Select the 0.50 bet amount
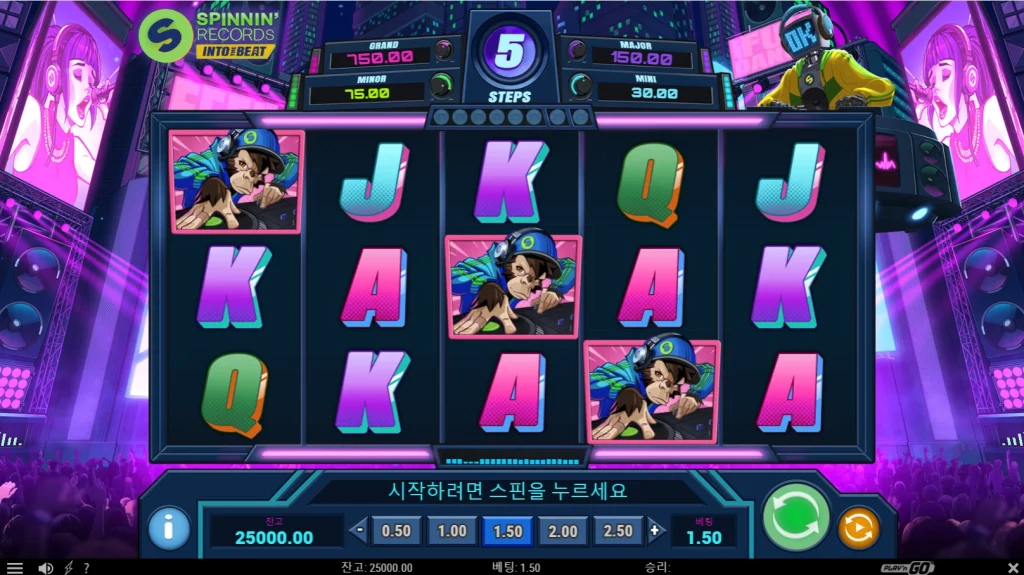Viewport: 1024px width, 575px height. (397, 531)
